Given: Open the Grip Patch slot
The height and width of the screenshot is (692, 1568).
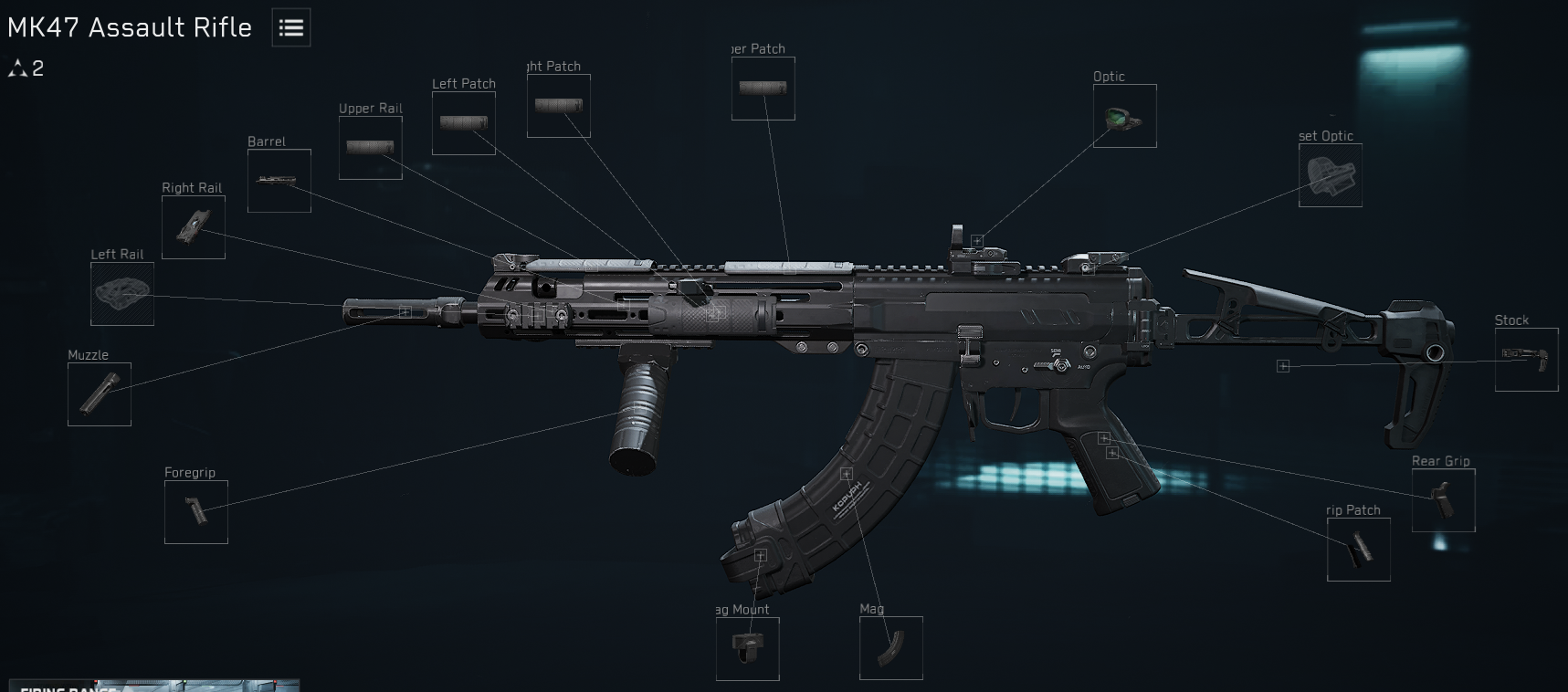Looking at the screenshot, I should point(1359,550).
